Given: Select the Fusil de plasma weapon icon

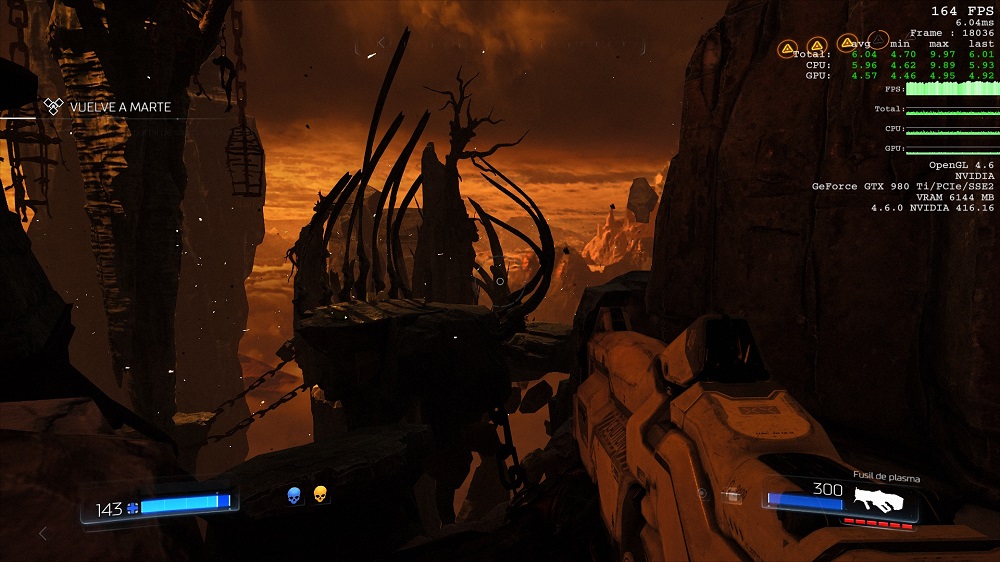Looking at the screenshot, I should (x=886, y=500).
